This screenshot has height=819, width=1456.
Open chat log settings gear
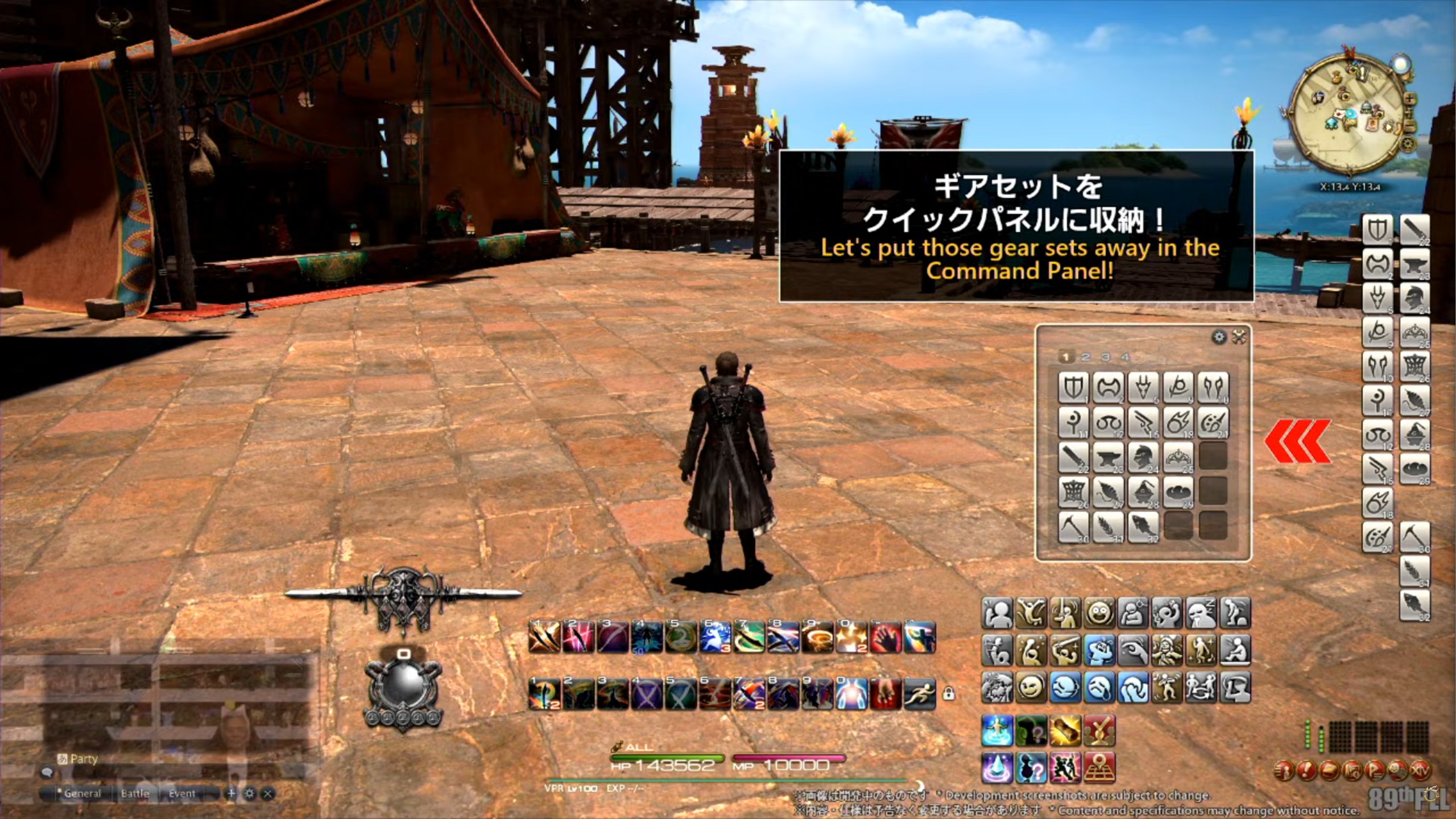tap(250, 793)
